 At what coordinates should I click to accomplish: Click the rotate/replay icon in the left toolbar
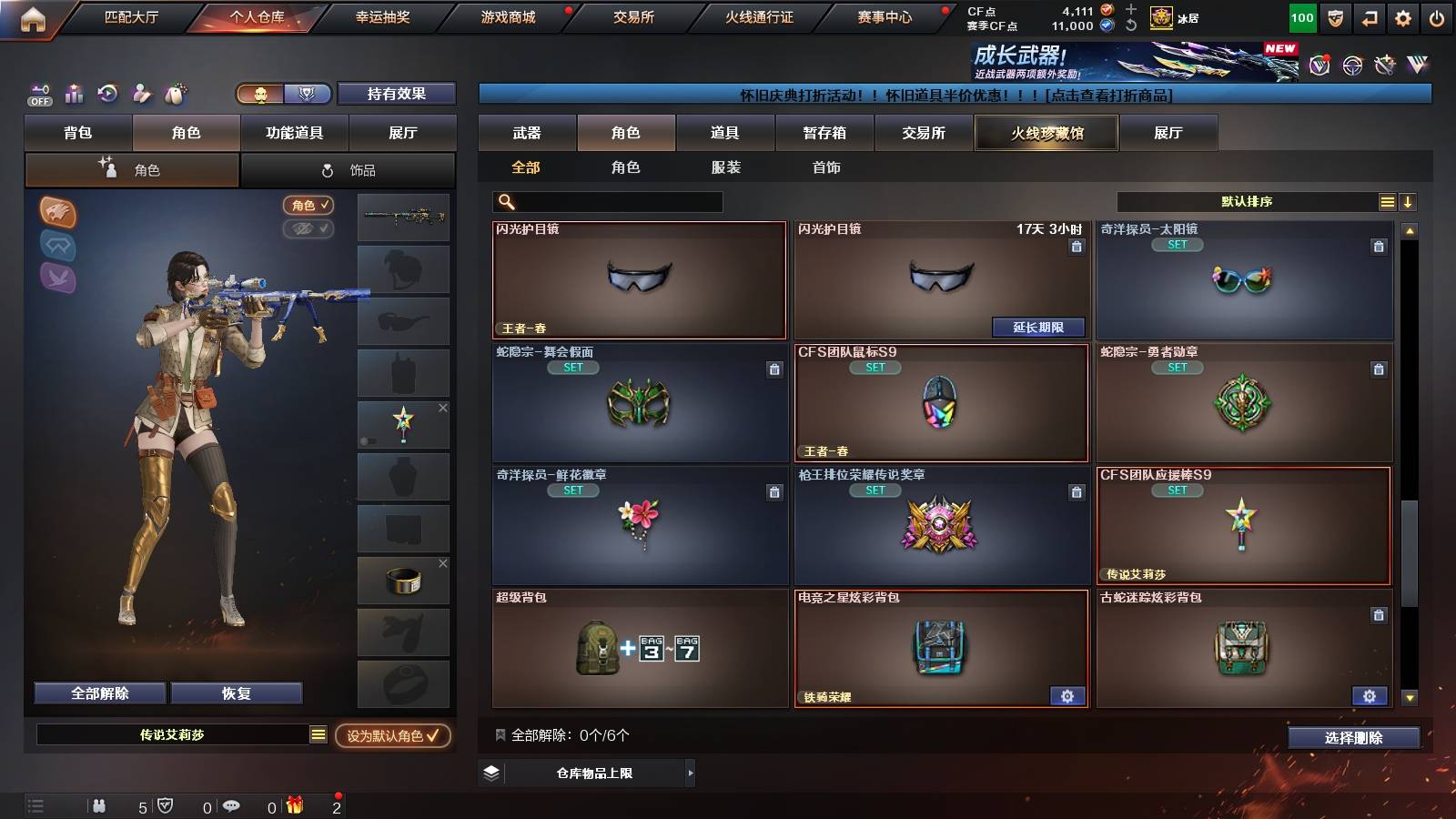(107, 94)
